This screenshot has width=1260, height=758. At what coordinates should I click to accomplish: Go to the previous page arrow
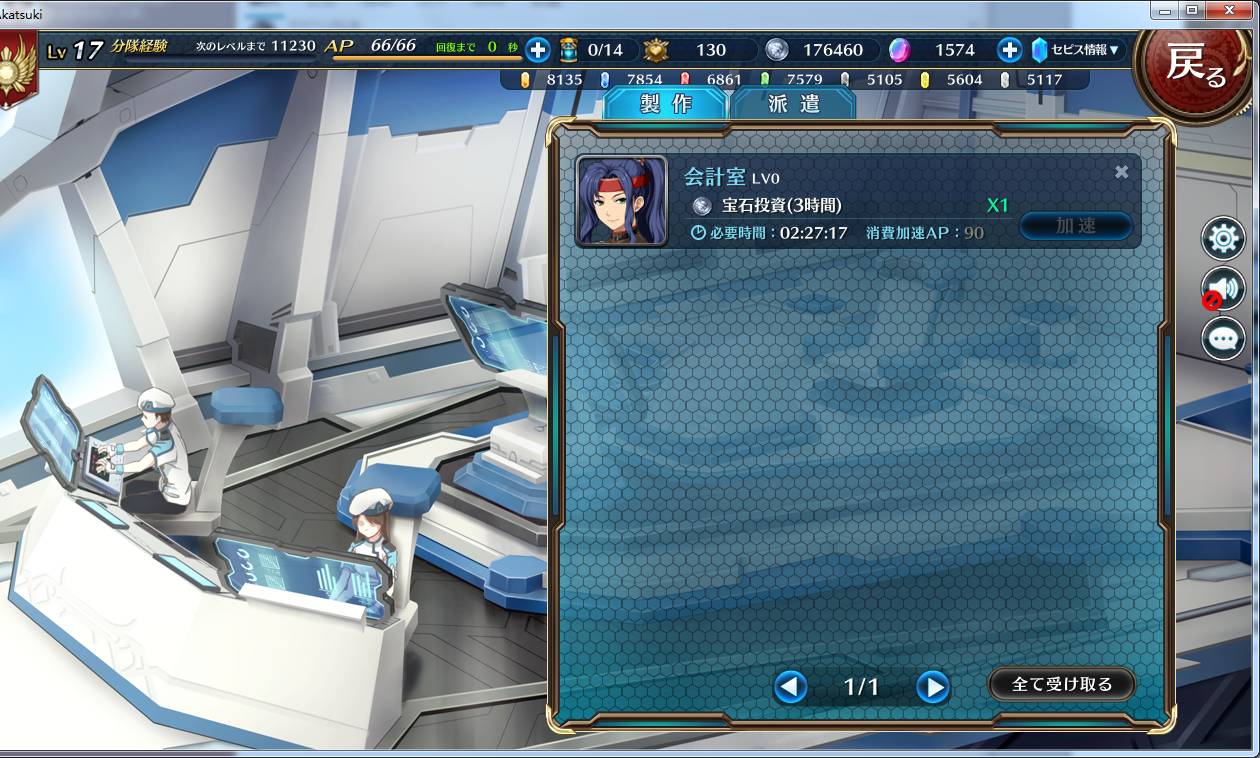pos(791,686)
